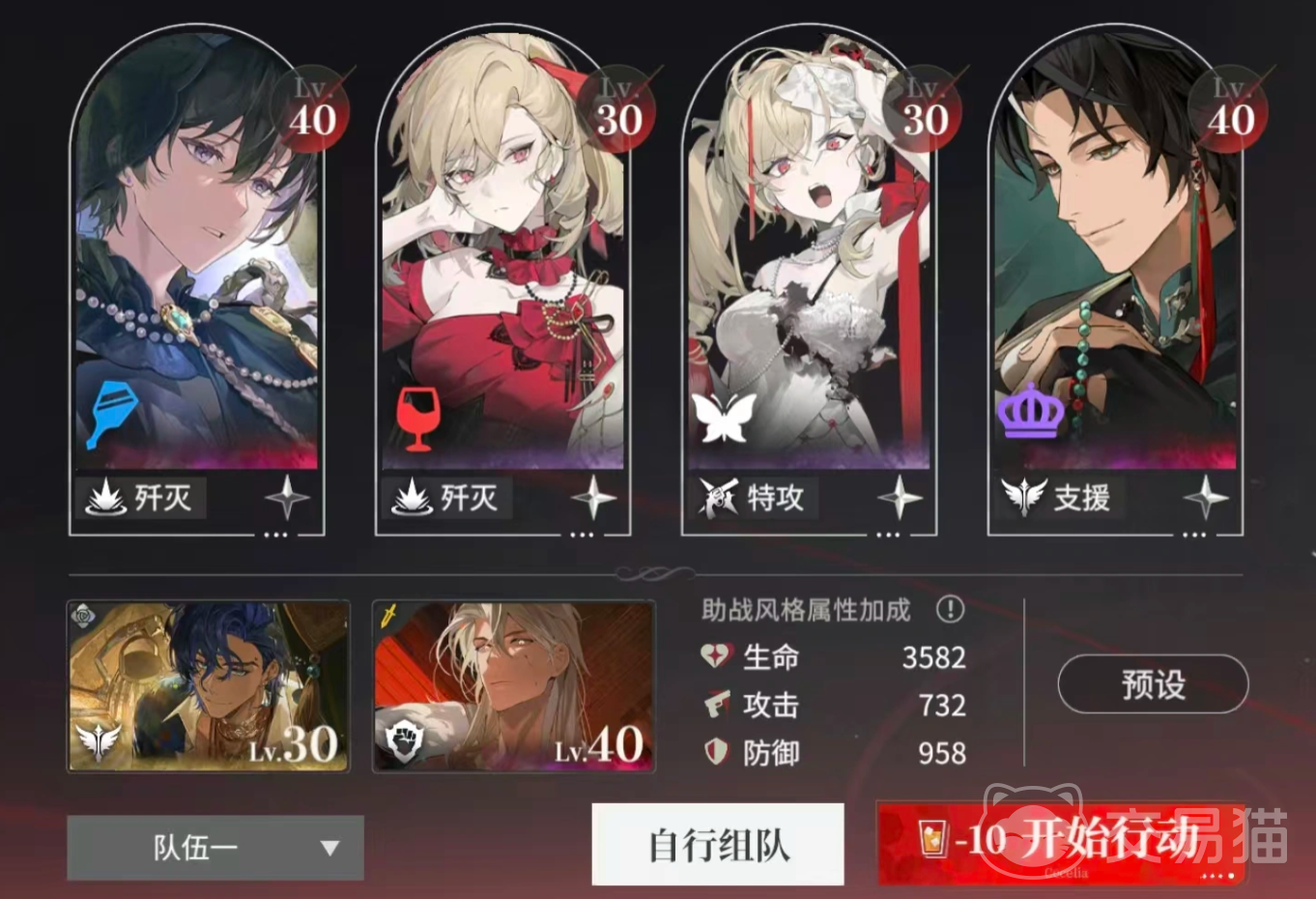Open the 队伍一 team selector dropdown

213,847
